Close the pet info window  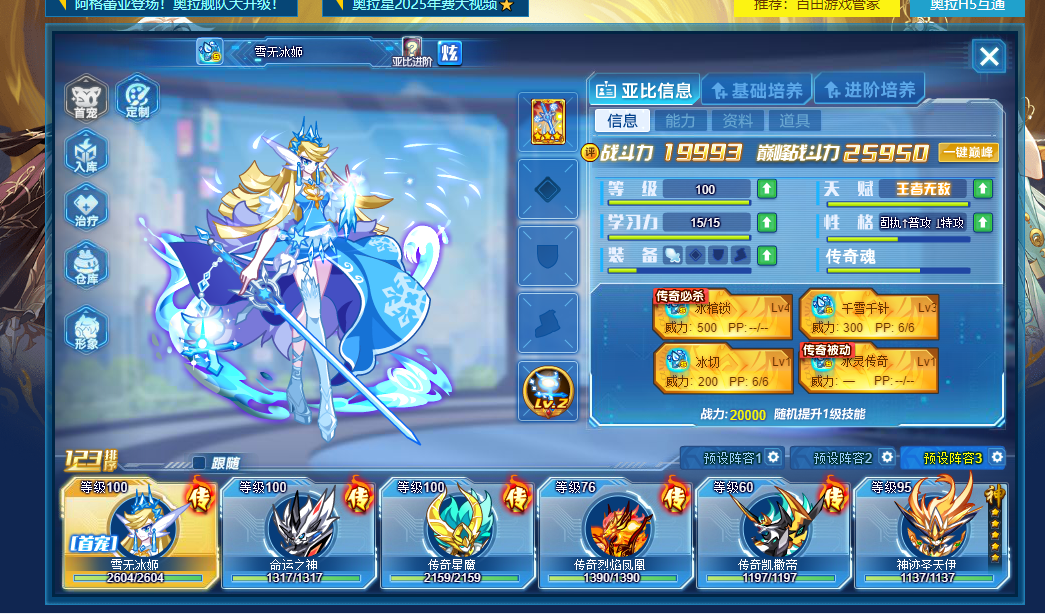pyautogui.click(x=989, y=56)
